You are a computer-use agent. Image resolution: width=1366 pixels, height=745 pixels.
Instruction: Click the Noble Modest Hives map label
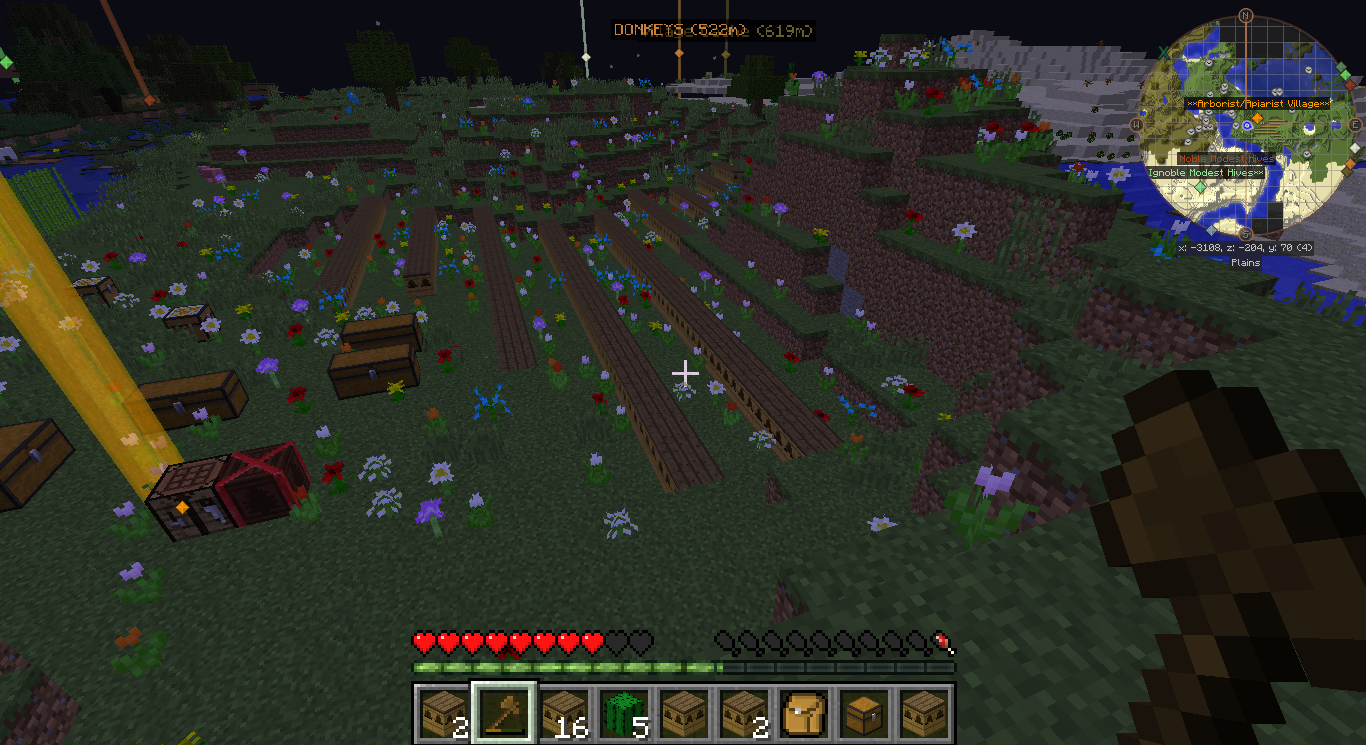point(1225,159)
